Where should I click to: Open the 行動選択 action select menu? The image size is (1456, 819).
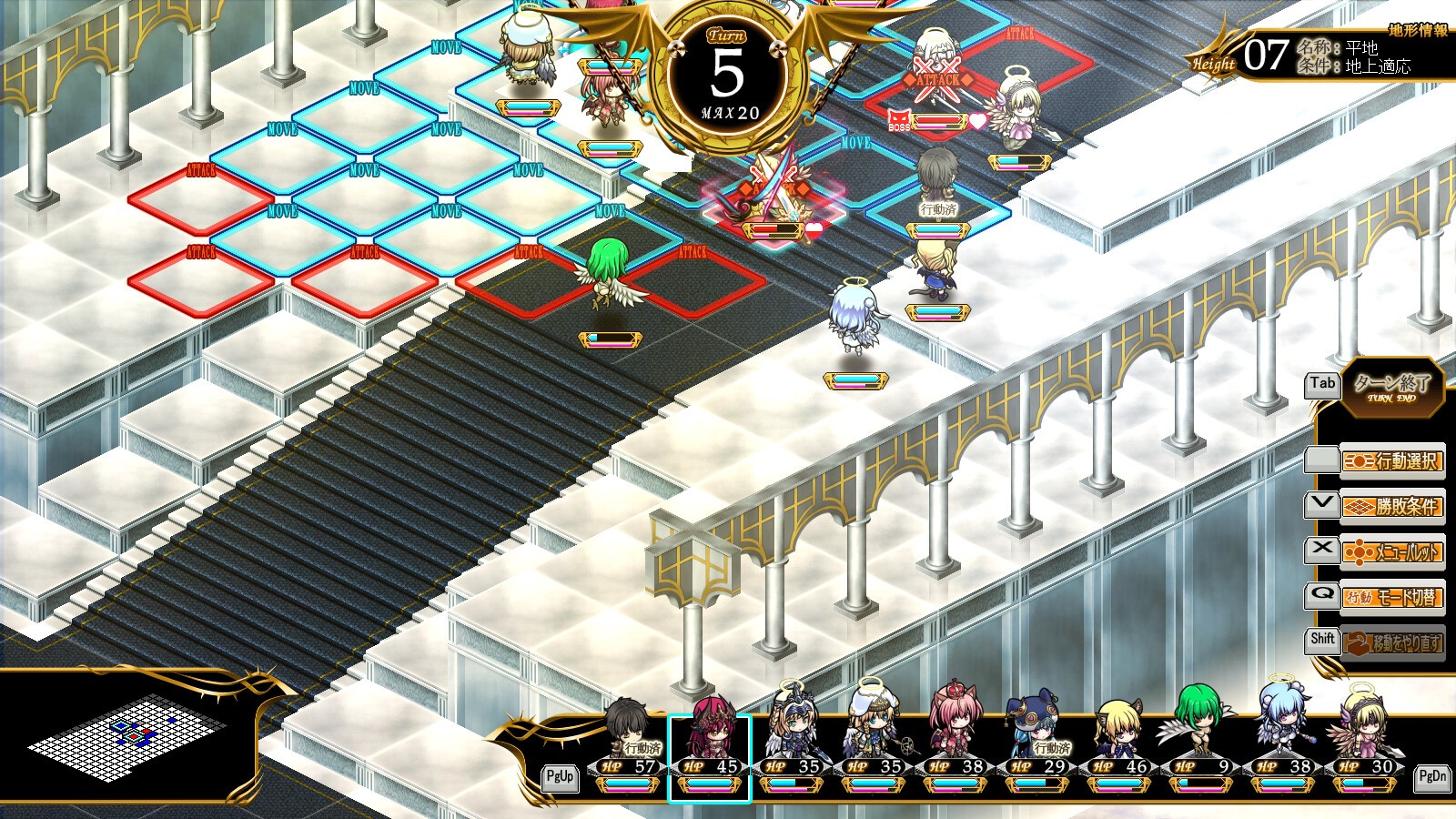[1392, 461]
